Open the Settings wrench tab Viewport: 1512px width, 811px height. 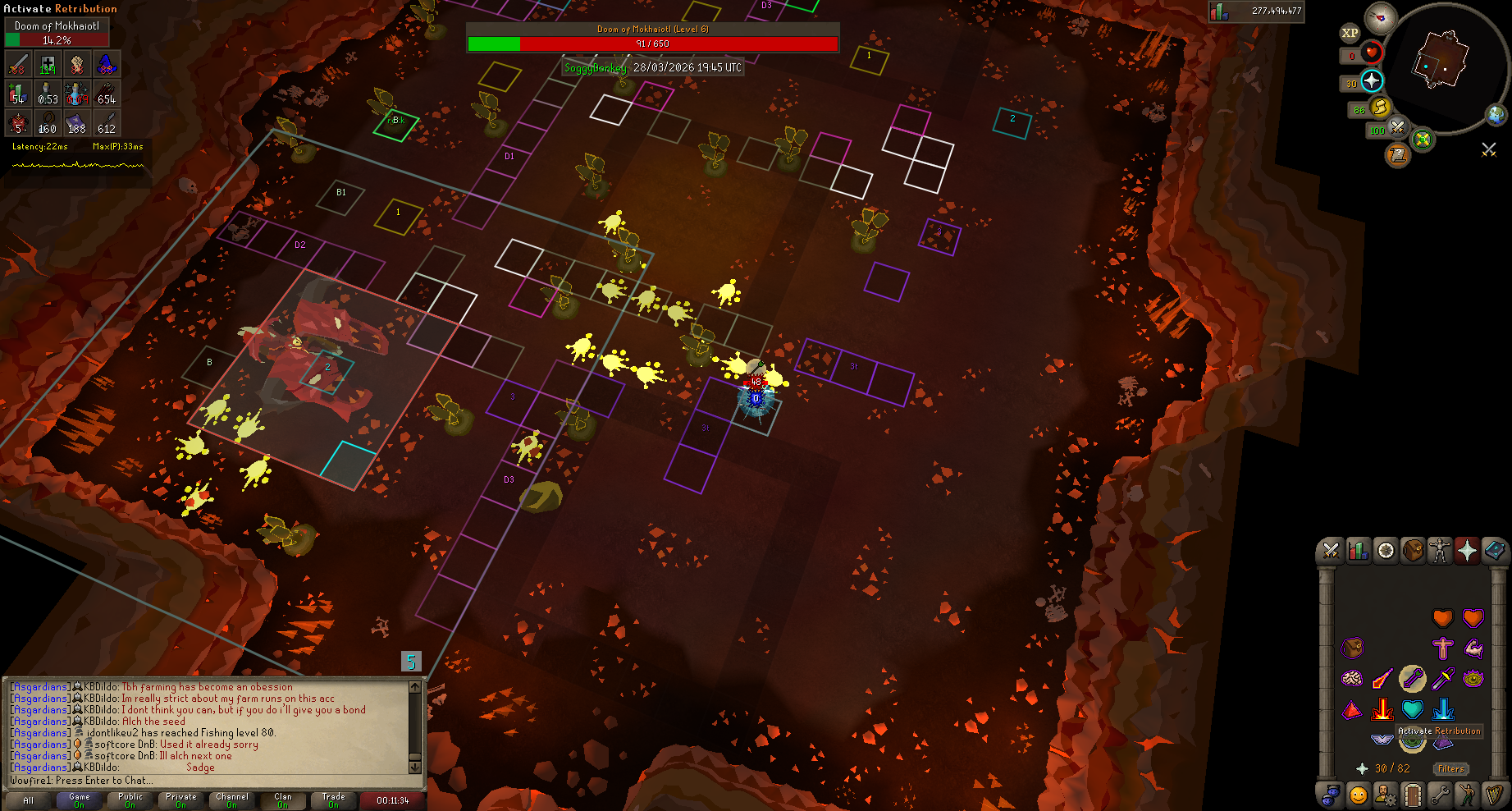[x=1440, y=795]
